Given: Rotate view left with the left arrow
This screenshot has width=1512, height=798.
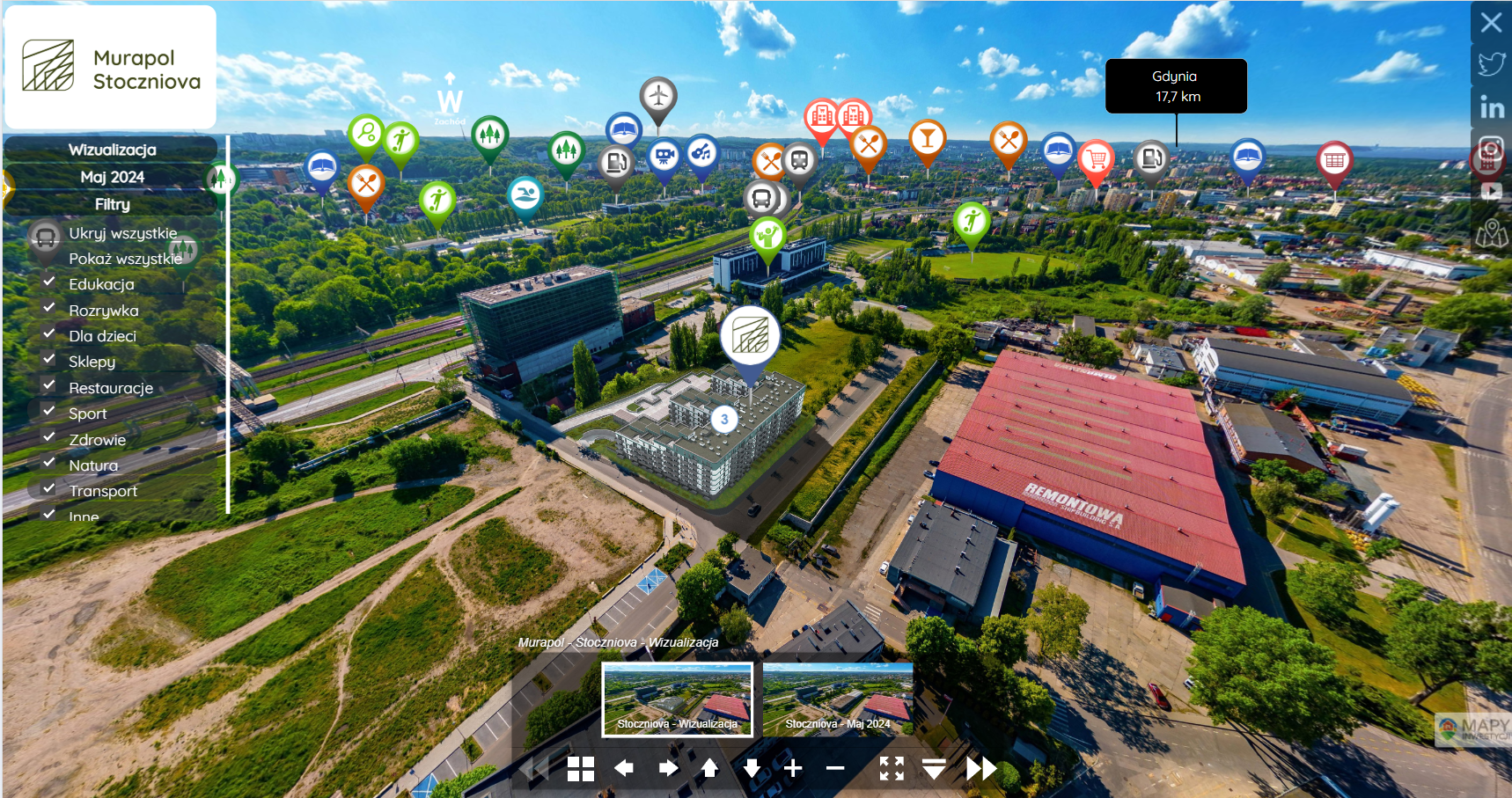Looking at the screenshot, I should tap(624, 769).
